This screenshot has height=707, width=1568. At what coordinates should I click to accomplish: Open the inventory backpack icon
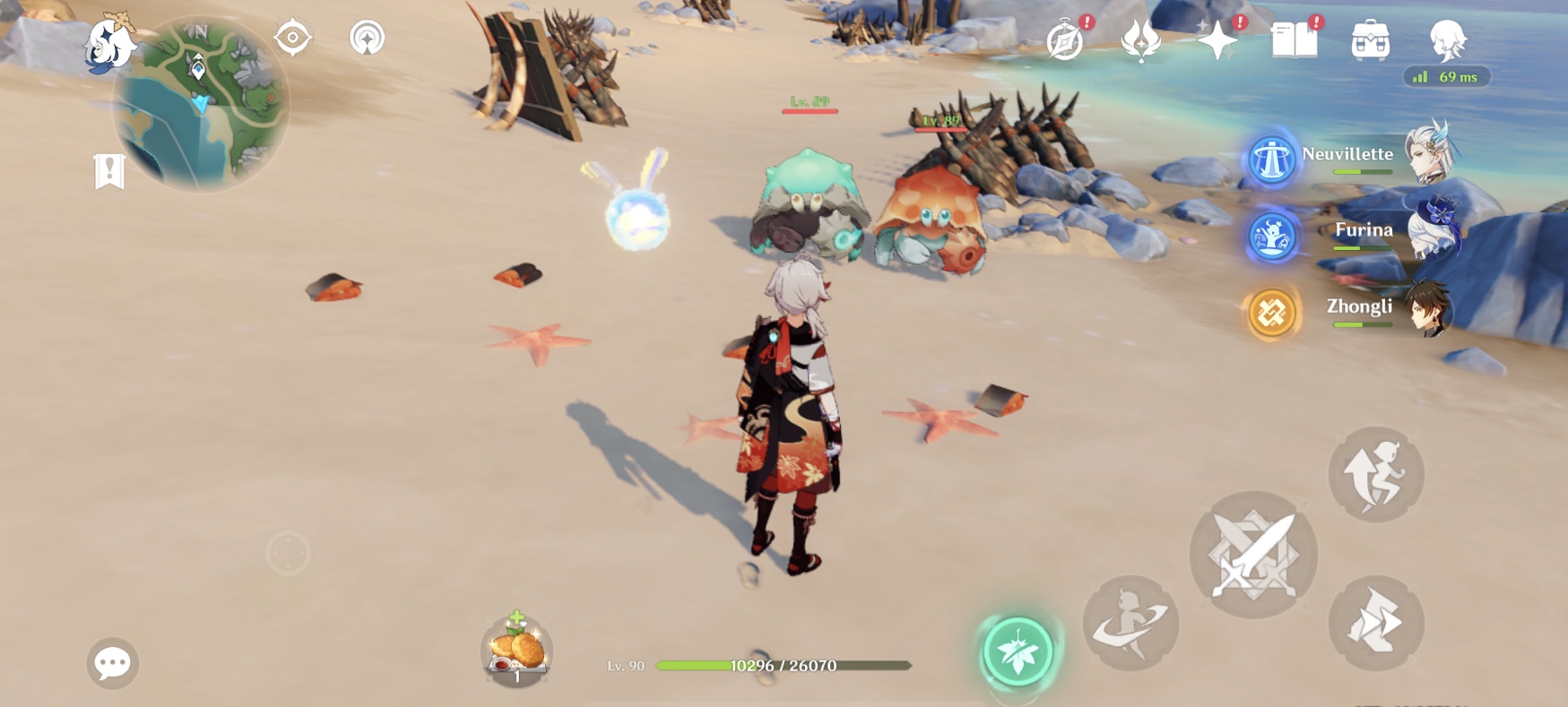1371,38
